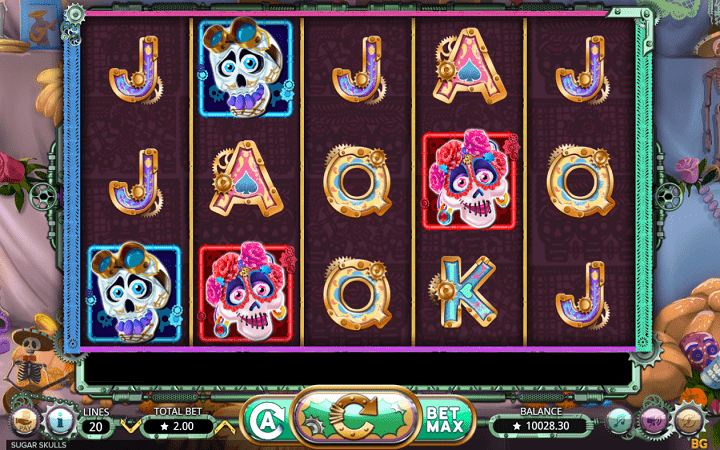Increase total bet with the right chevron
This screenshot has width=720, height=450.
[x=227, y=426]
